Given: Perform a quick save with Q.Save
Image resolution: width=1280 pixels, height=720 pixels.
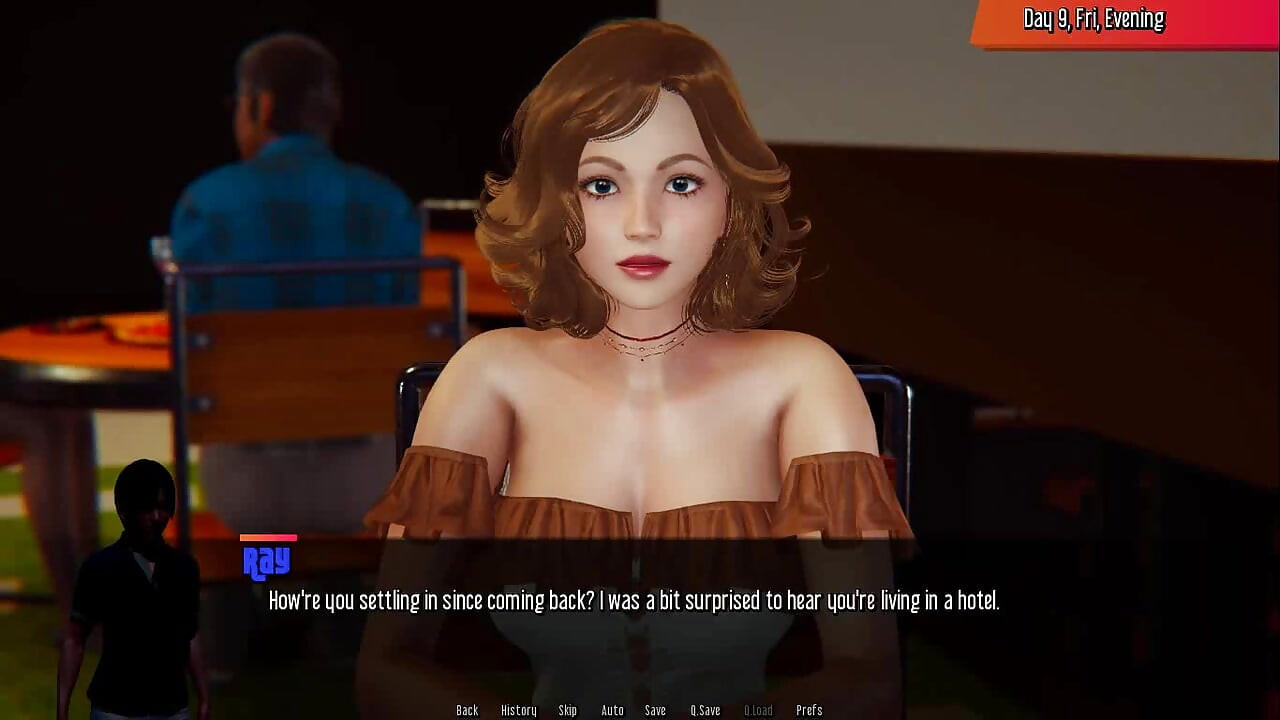Looking at the screenshot, I should pyautogui.click(x=705, y=710).
